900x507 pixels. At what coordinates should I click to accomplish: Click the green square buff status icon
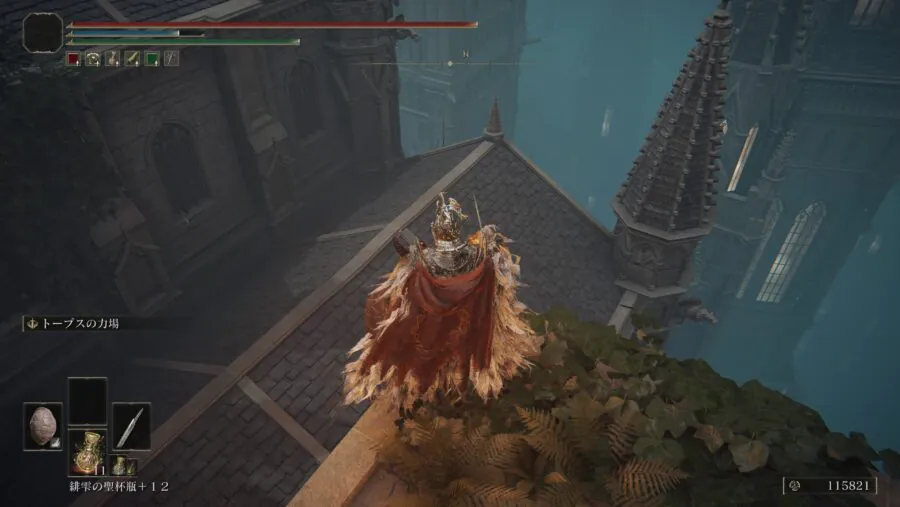pyautogui.click(x=151, y=59)
